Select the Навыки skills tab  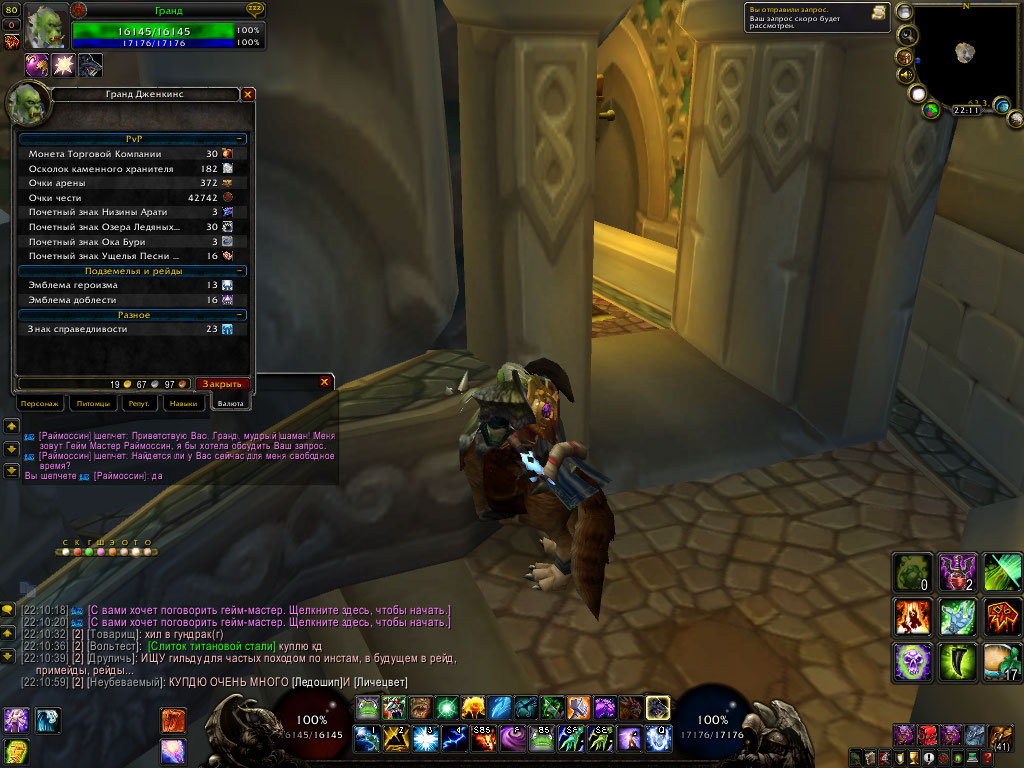tap(183, 403)
